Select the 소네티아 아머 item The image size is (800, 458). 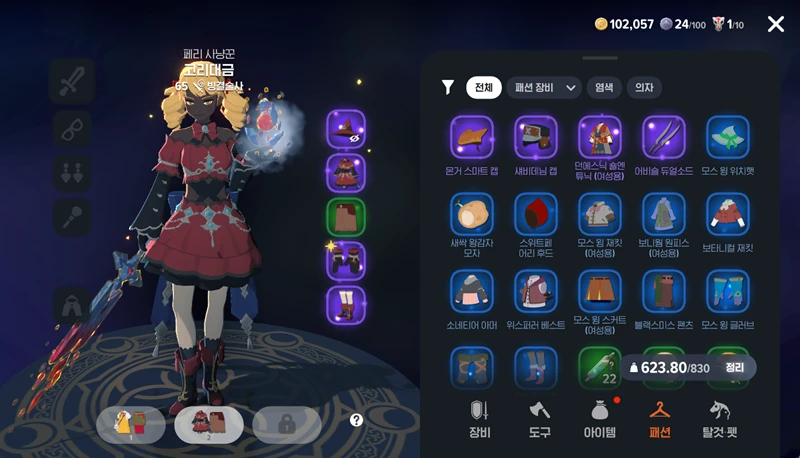[472, 291]
